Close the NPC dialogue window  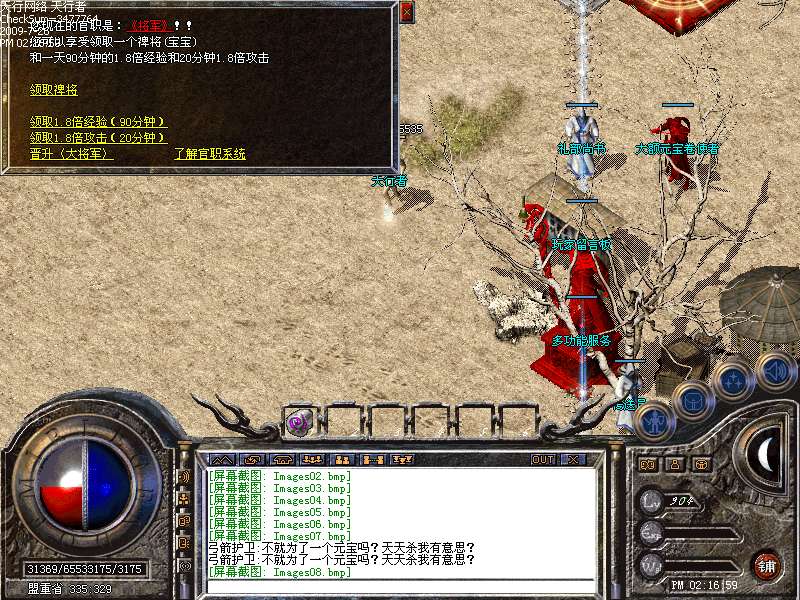[x=406, y=12]
